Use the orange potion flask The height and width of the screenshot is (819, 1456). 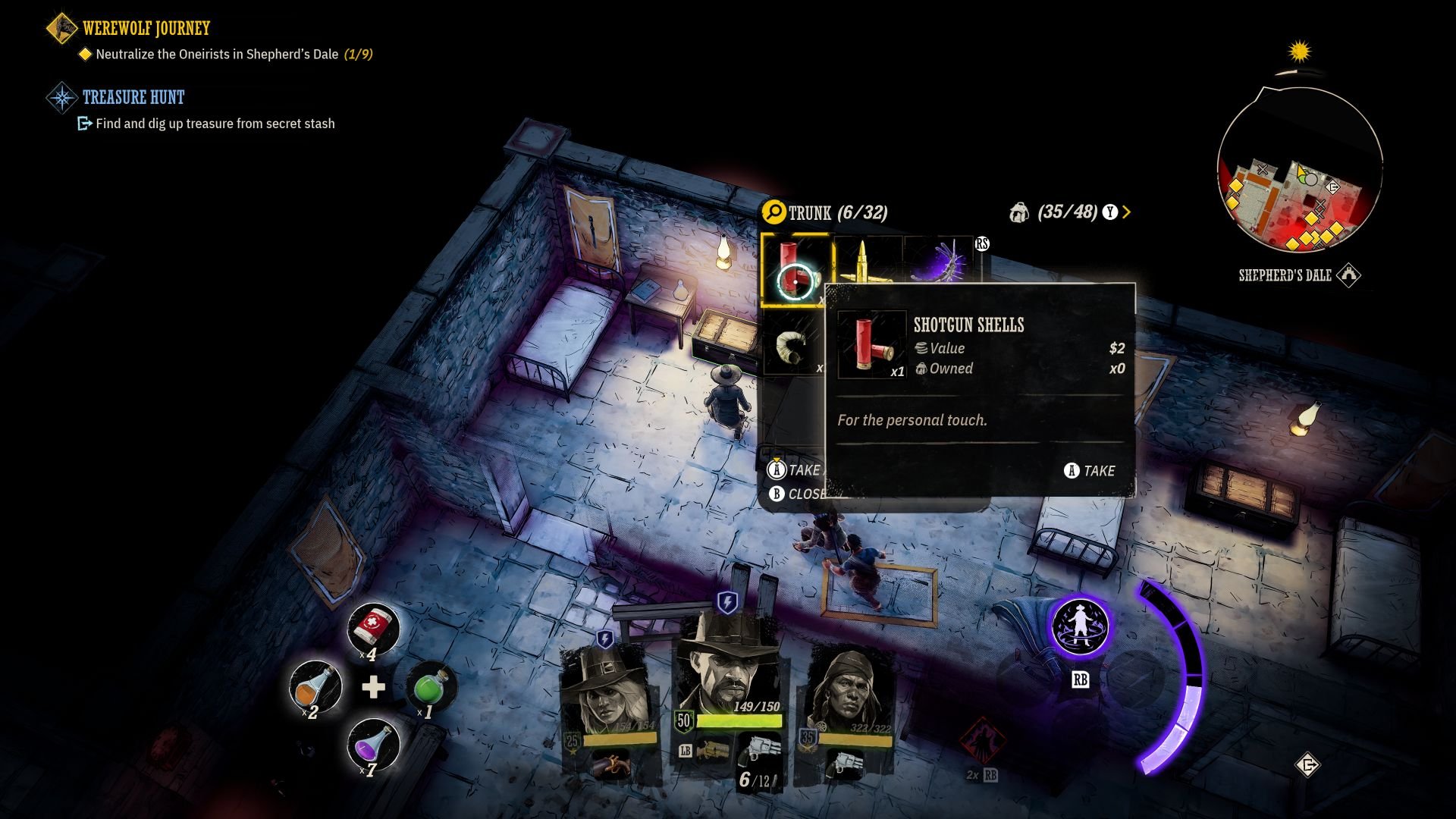coord(315,685)
